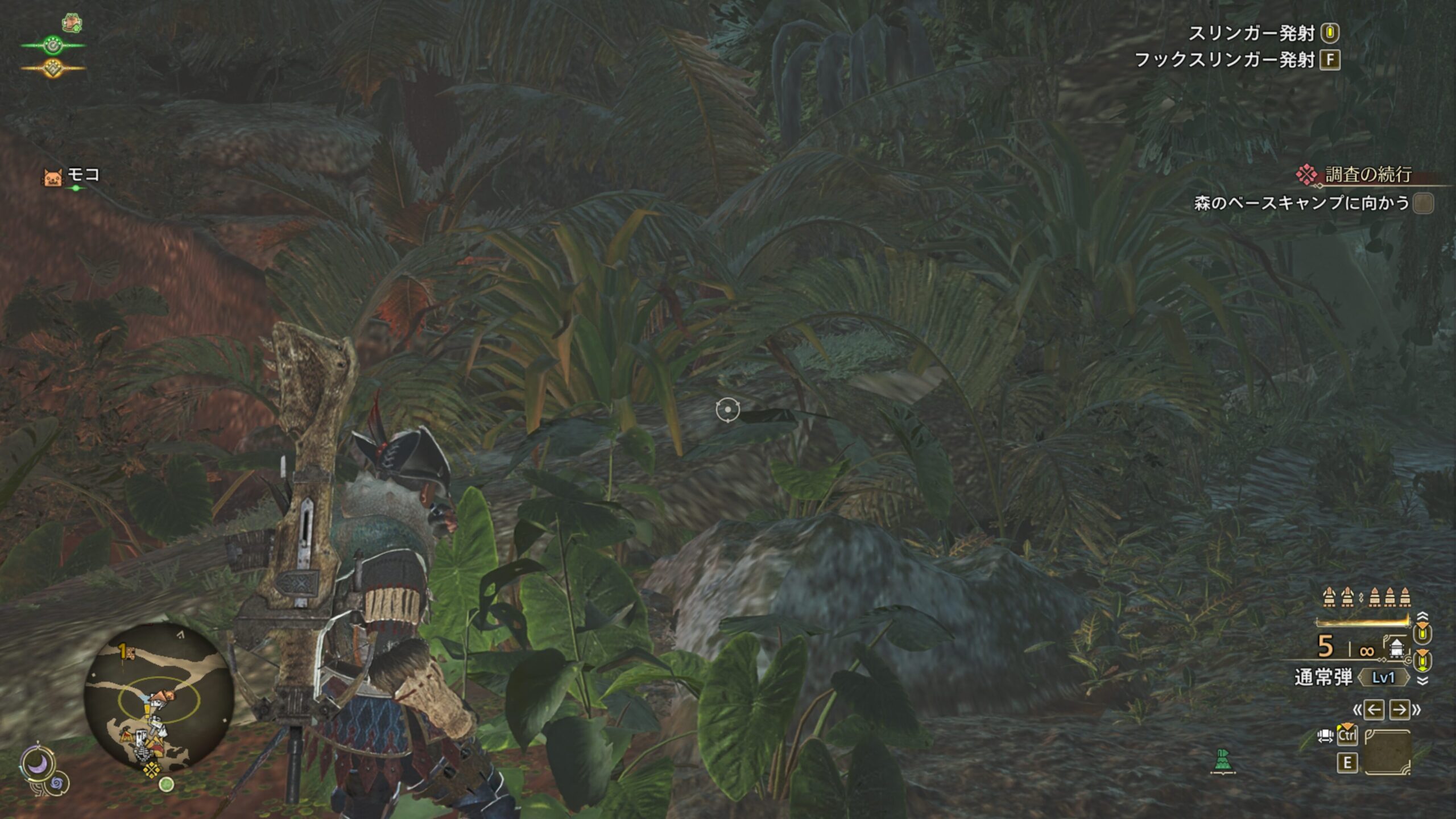This screenshot has height=819, width=1456.
Task: Click the swirl weather icon
Action: (58, 784)
